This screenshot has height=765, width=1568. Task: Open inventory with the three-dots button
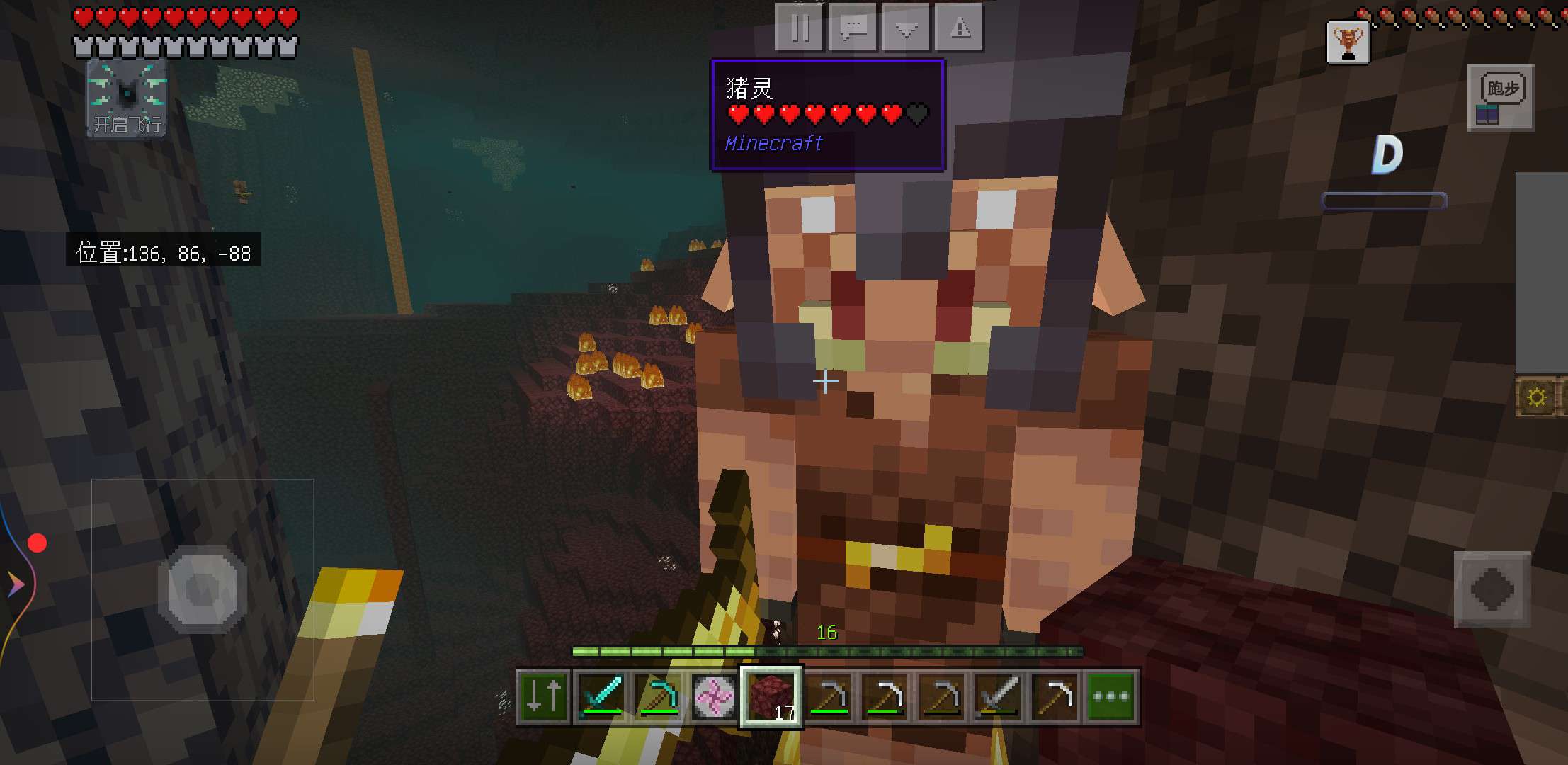point(1110,697)
